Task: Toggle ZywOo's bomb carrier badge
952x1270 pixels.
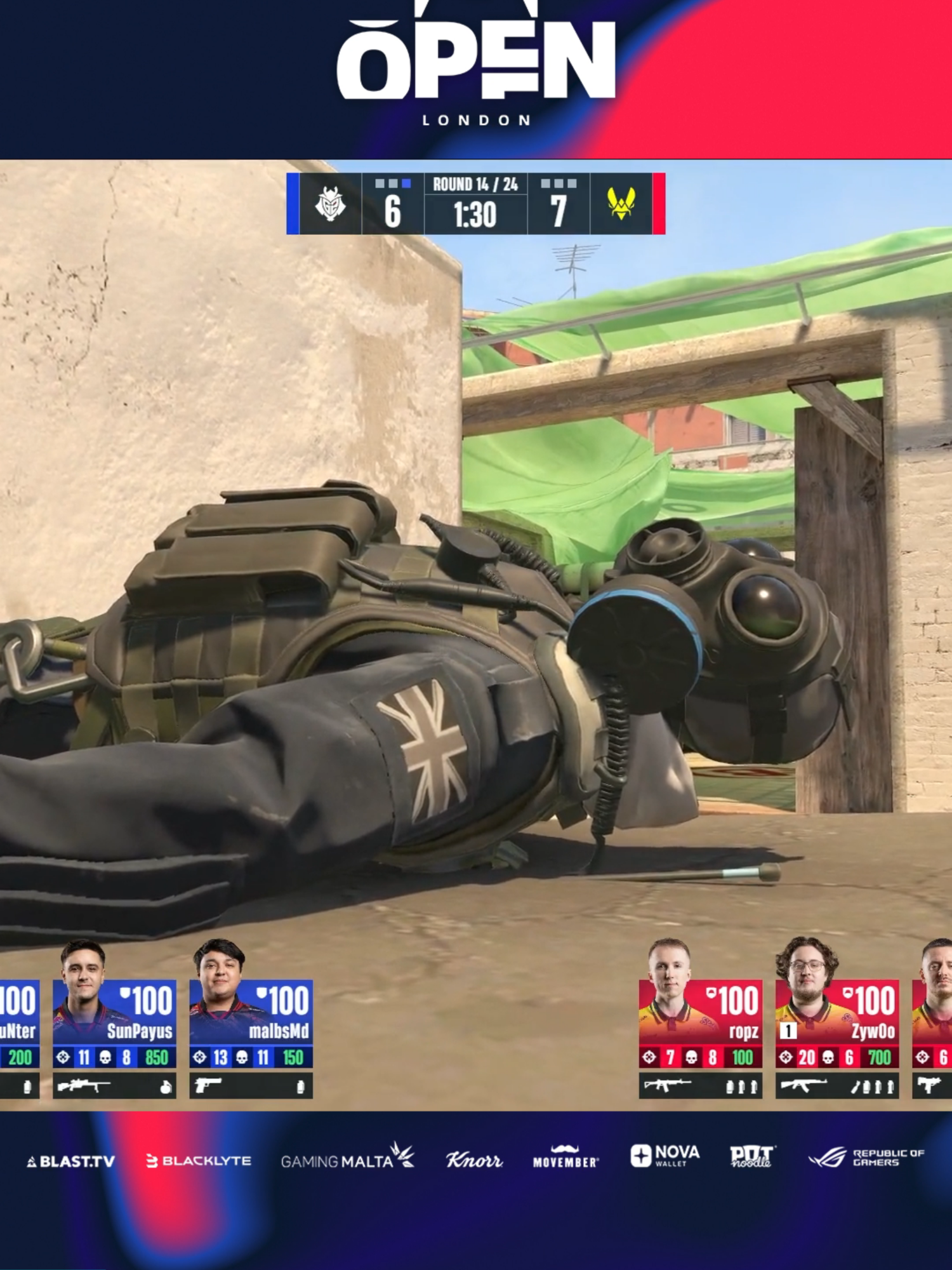Action: pyautogui.click(x=788, y=1030)
